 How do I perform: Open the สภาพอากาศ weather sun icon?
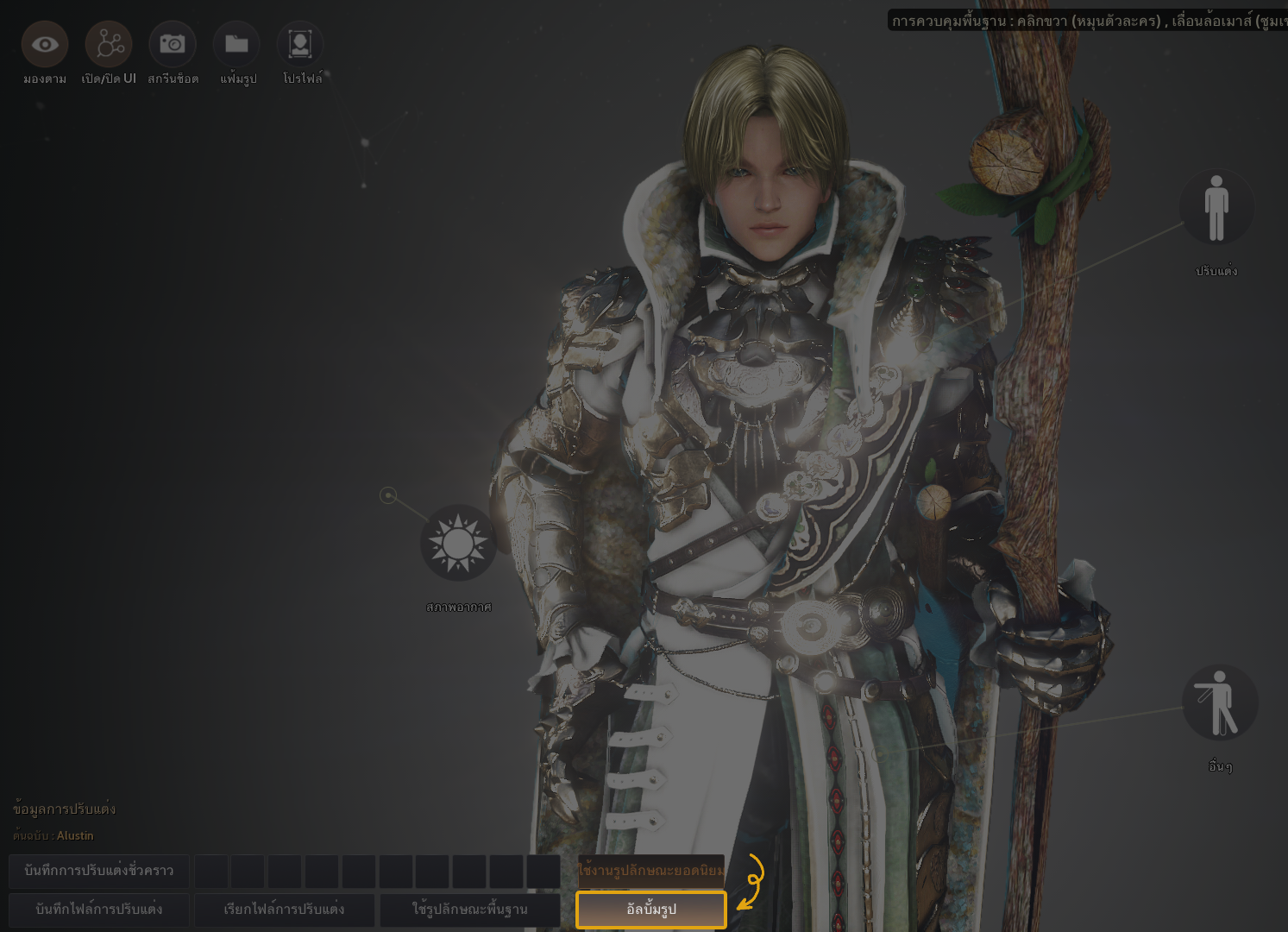[x=458, y=543]
